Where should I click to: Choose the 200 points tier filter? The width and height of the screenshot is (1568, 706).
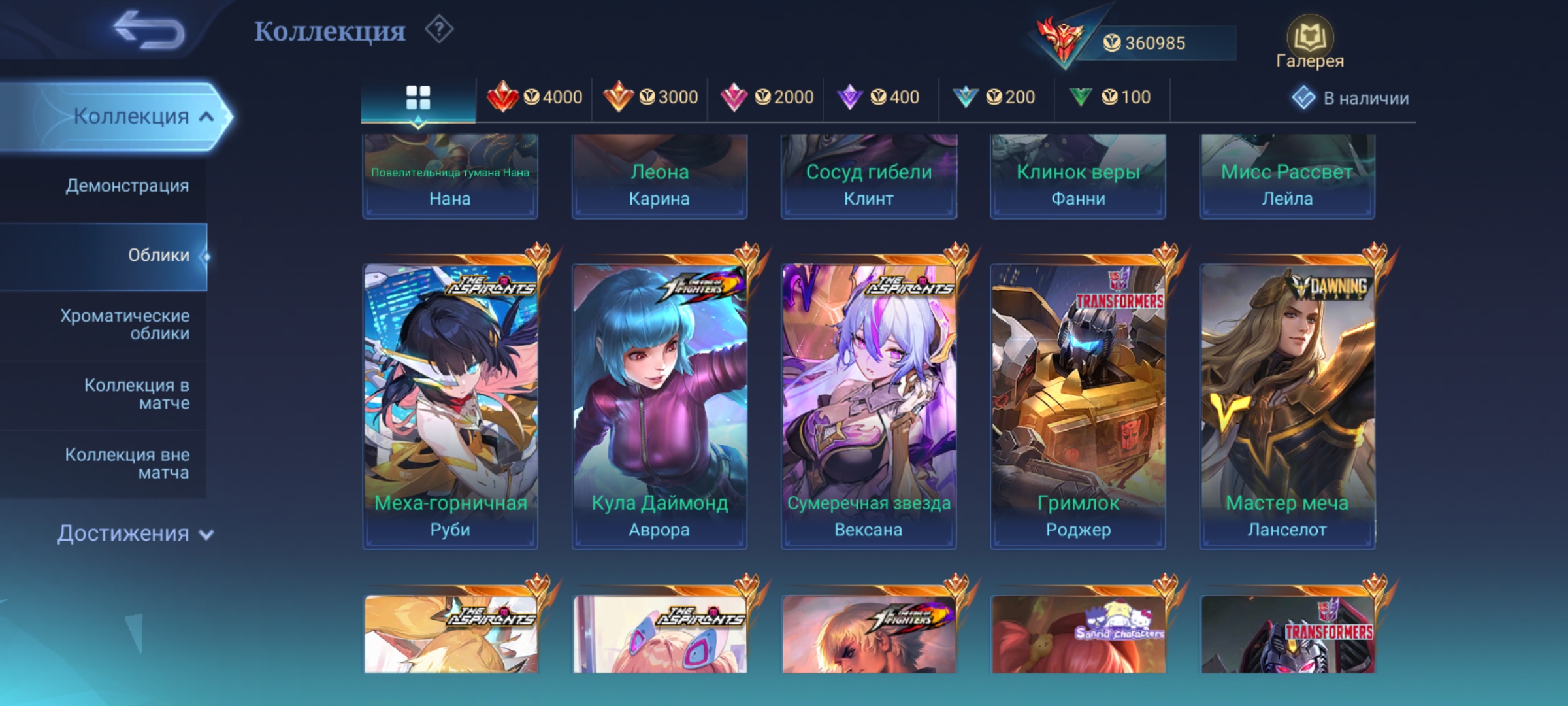pyautogui.click(x=996, y=97)
